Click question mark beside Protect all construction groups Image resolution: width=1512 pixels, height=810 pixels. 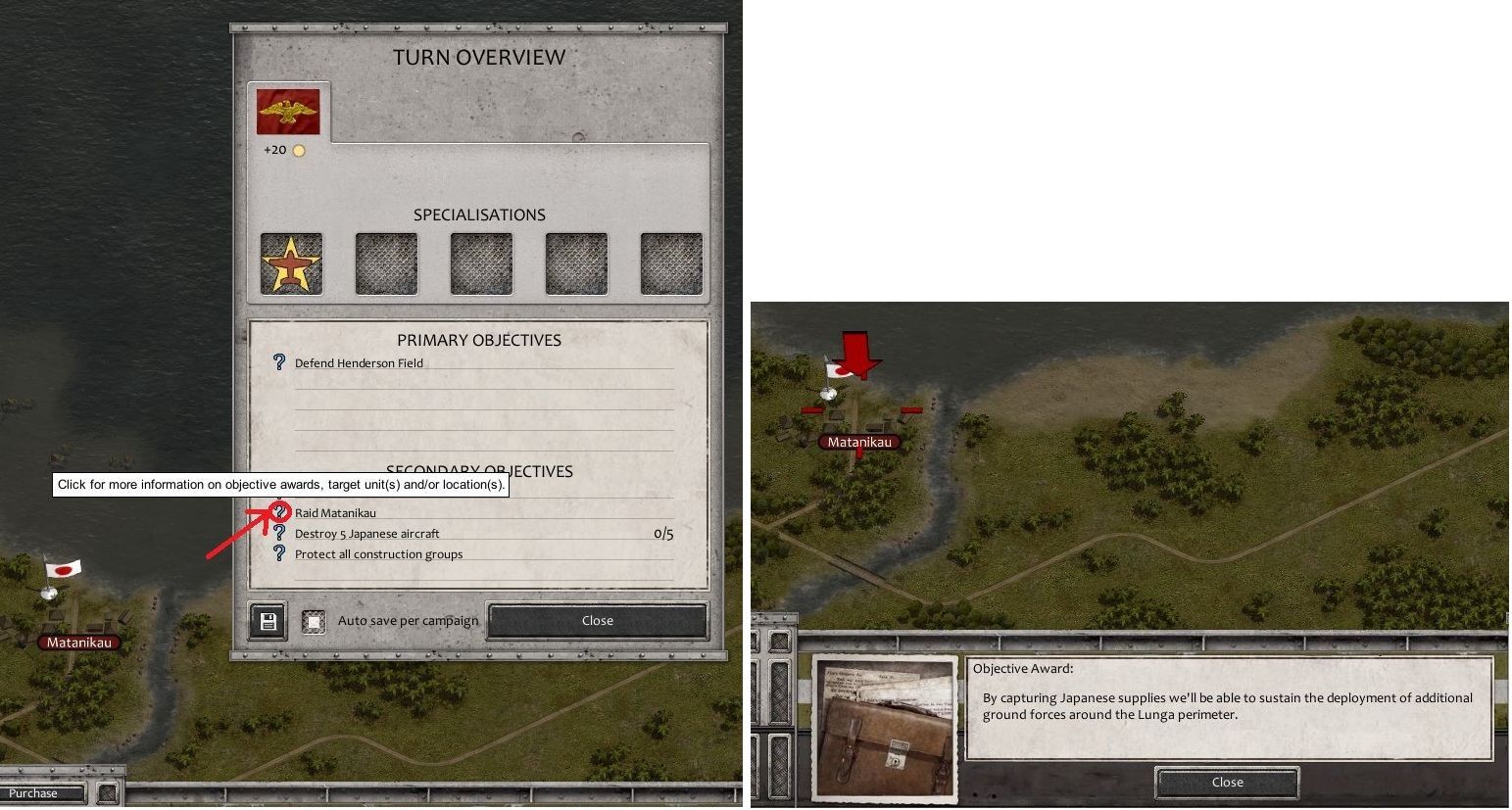pyautogui.click(x=280, y=553)
